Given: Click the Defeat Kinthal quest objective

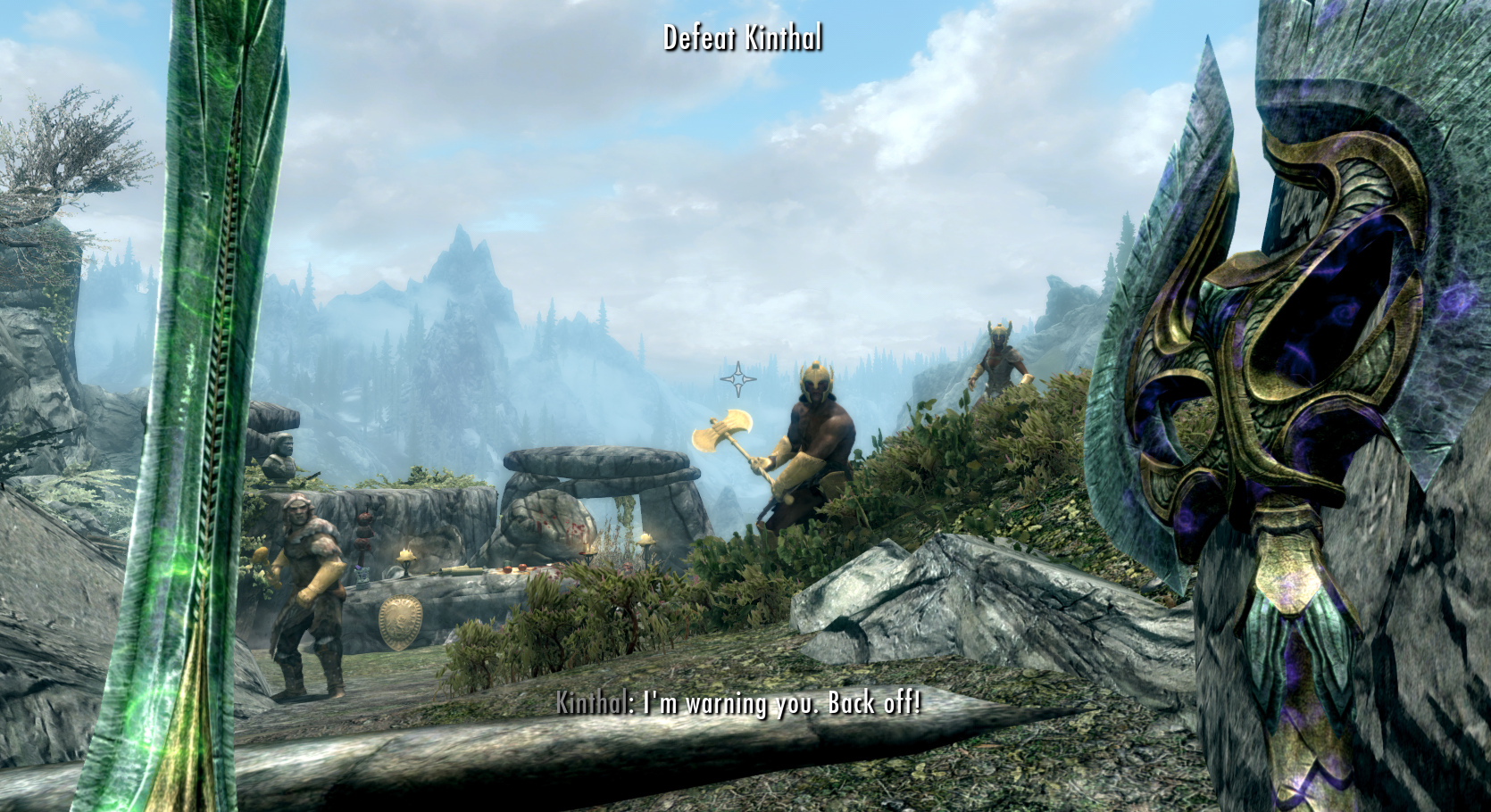Looking at the screenshot, I should coord(743,37).
